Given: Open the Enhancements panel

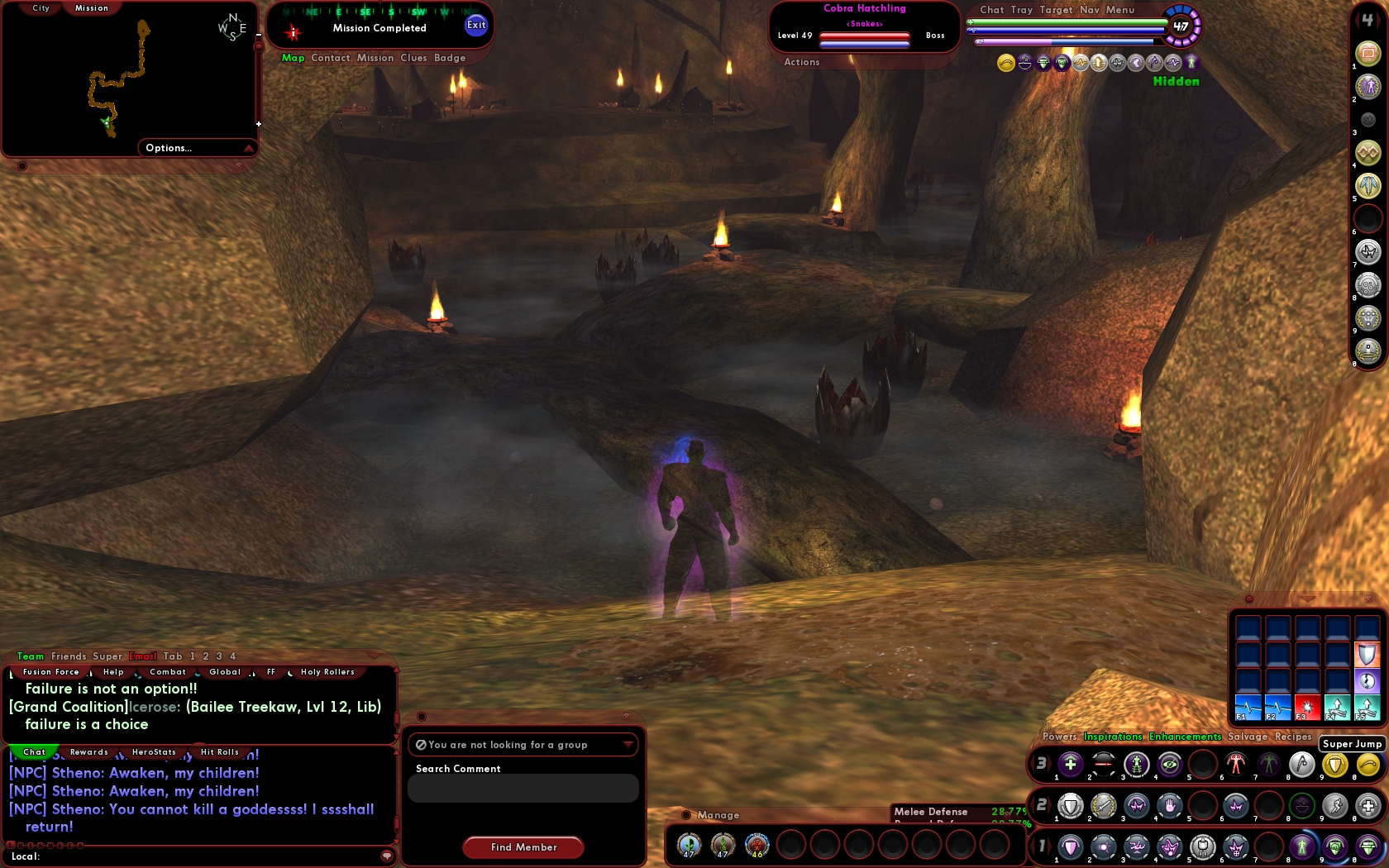Looking at the screenshot, I should 1185,737.
